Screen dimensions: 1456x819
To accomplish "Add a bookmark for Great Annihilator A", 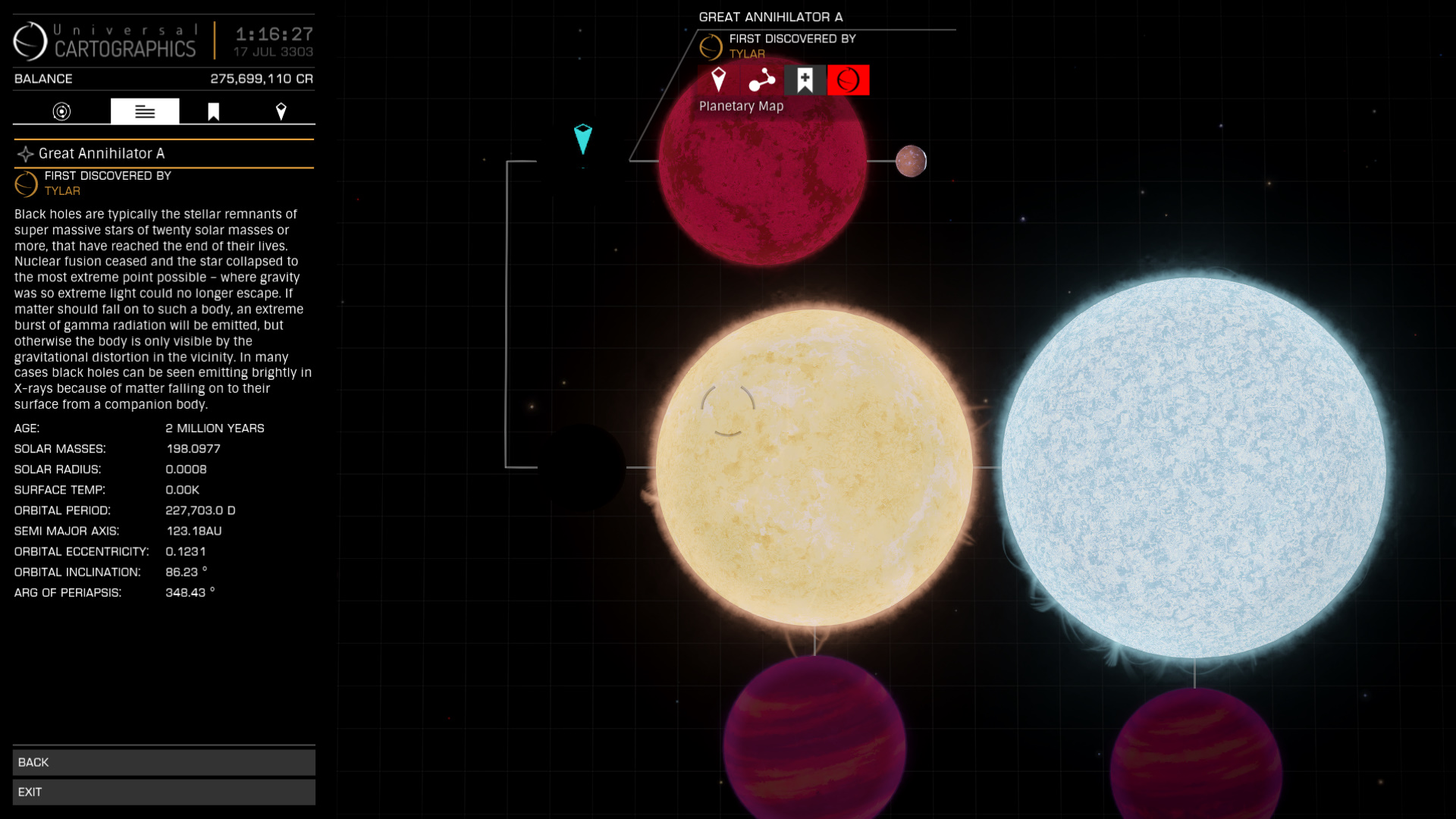I will (x=805, y=80).
